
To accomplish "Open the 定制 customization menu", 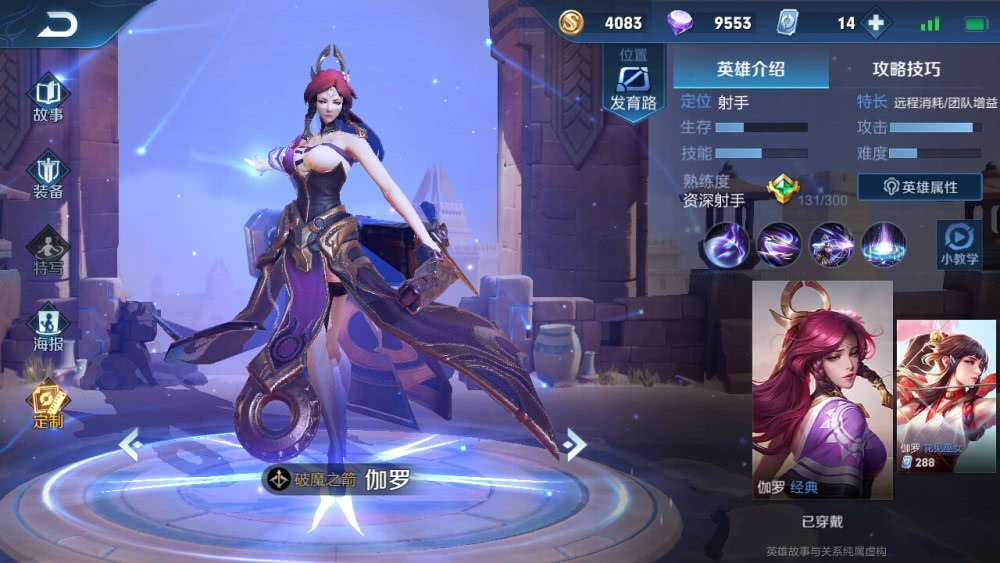I will tap(47, 406).
